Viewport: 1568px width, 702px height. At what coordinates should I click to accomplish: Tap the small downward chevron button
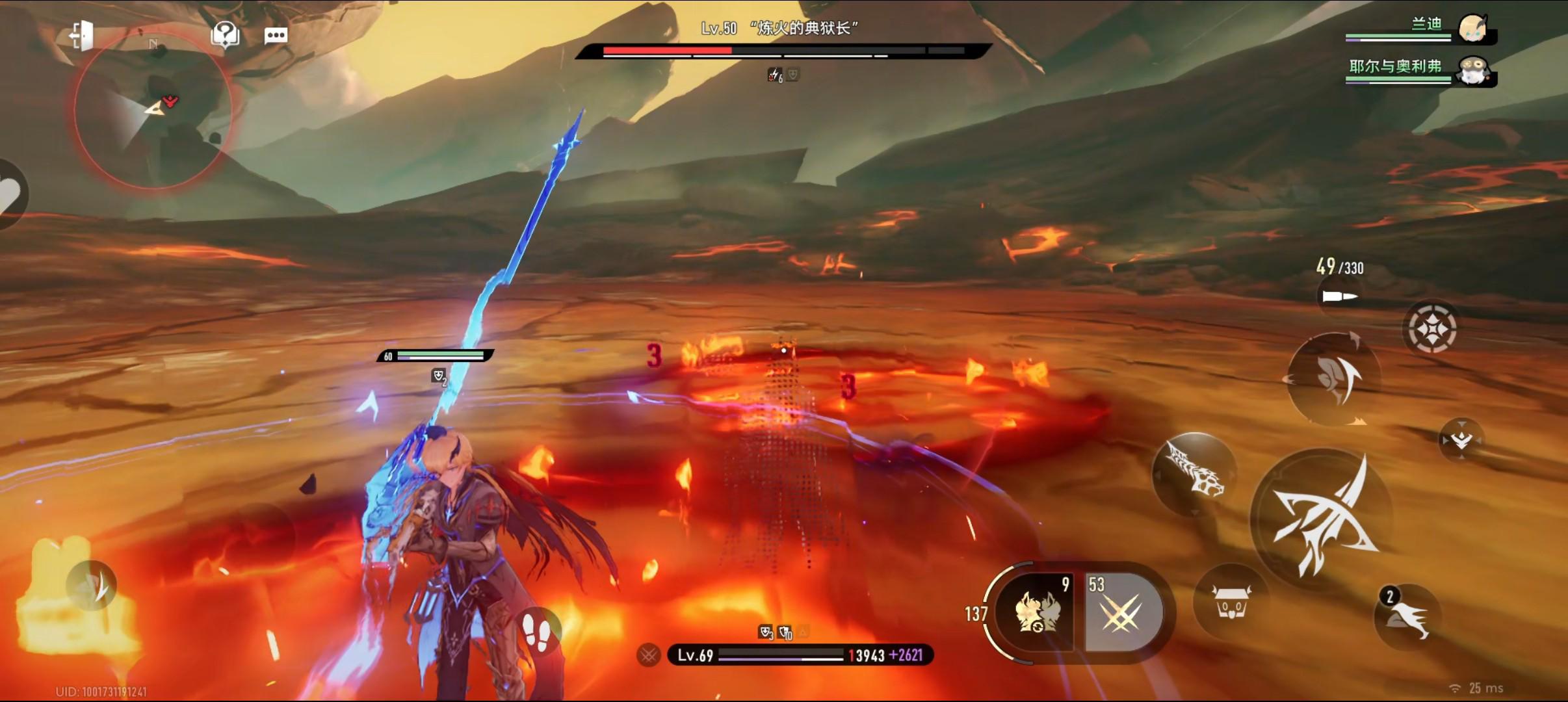(1461, 440)
